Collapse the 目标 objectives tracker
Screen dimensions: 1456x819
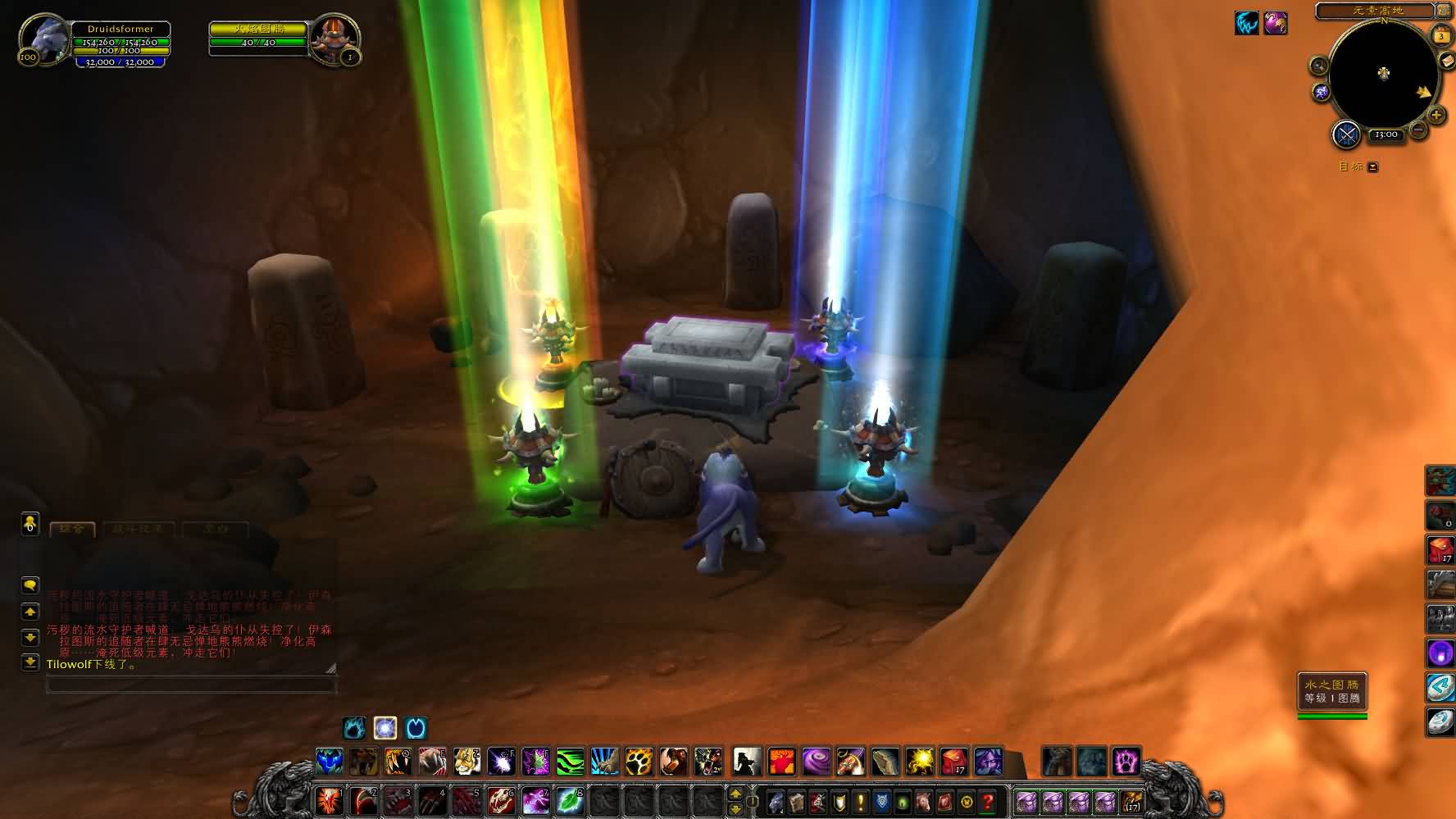pyautogui.click(x=1373, y=167)
